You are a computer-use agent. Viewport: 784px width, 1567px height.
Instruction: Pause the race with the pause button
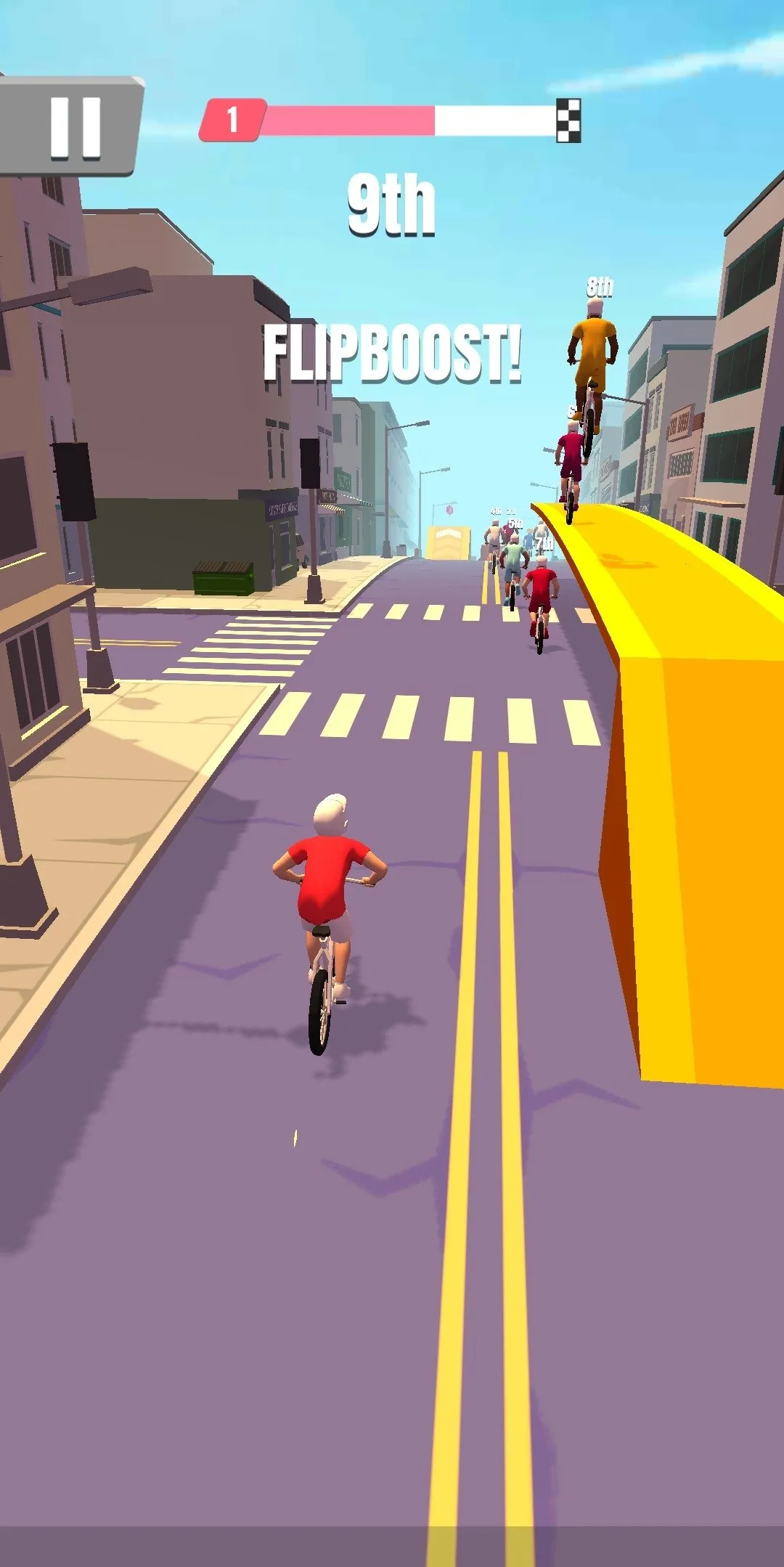coord(73,127)
